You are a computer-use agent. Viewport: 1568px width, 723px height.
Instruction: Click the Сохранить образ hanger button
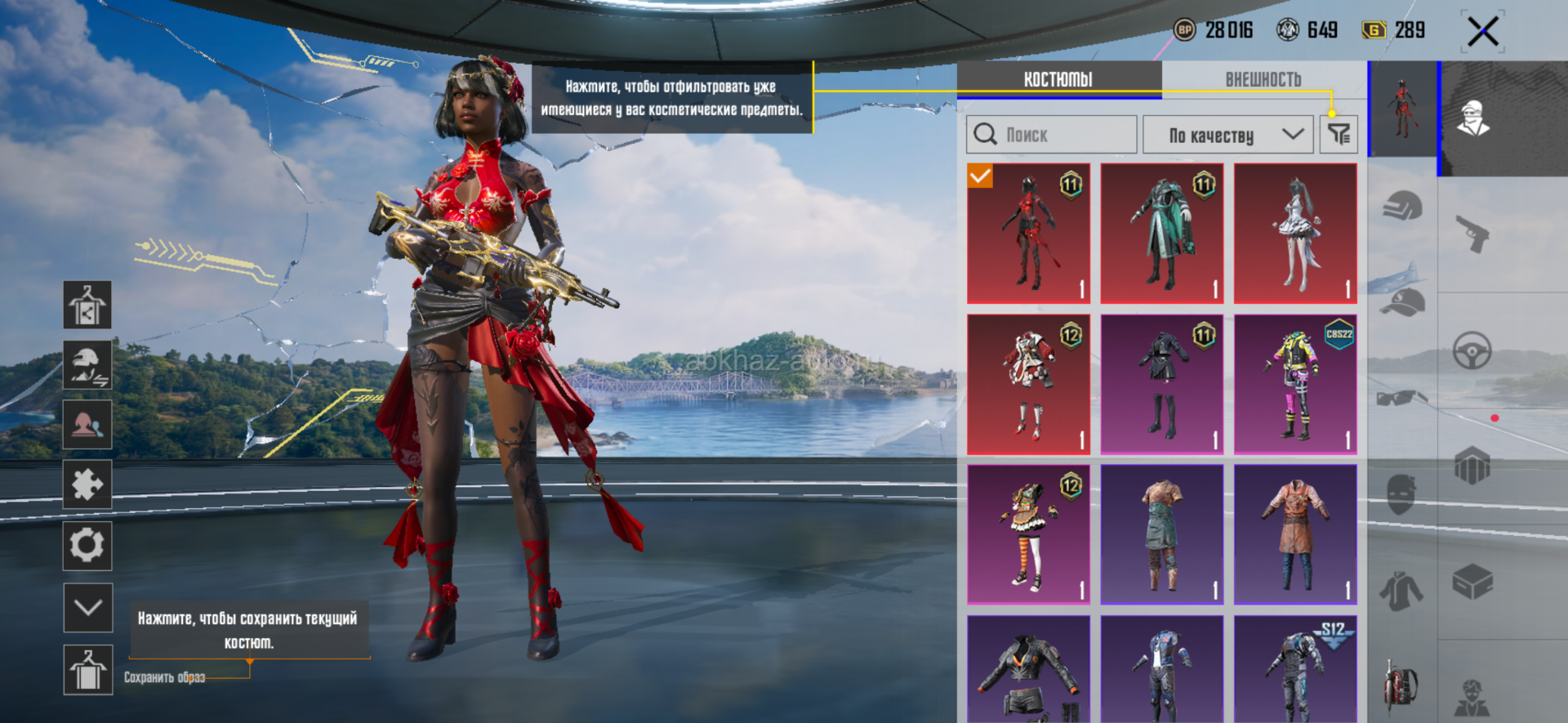pyautogui.click(x=87, y=670)
